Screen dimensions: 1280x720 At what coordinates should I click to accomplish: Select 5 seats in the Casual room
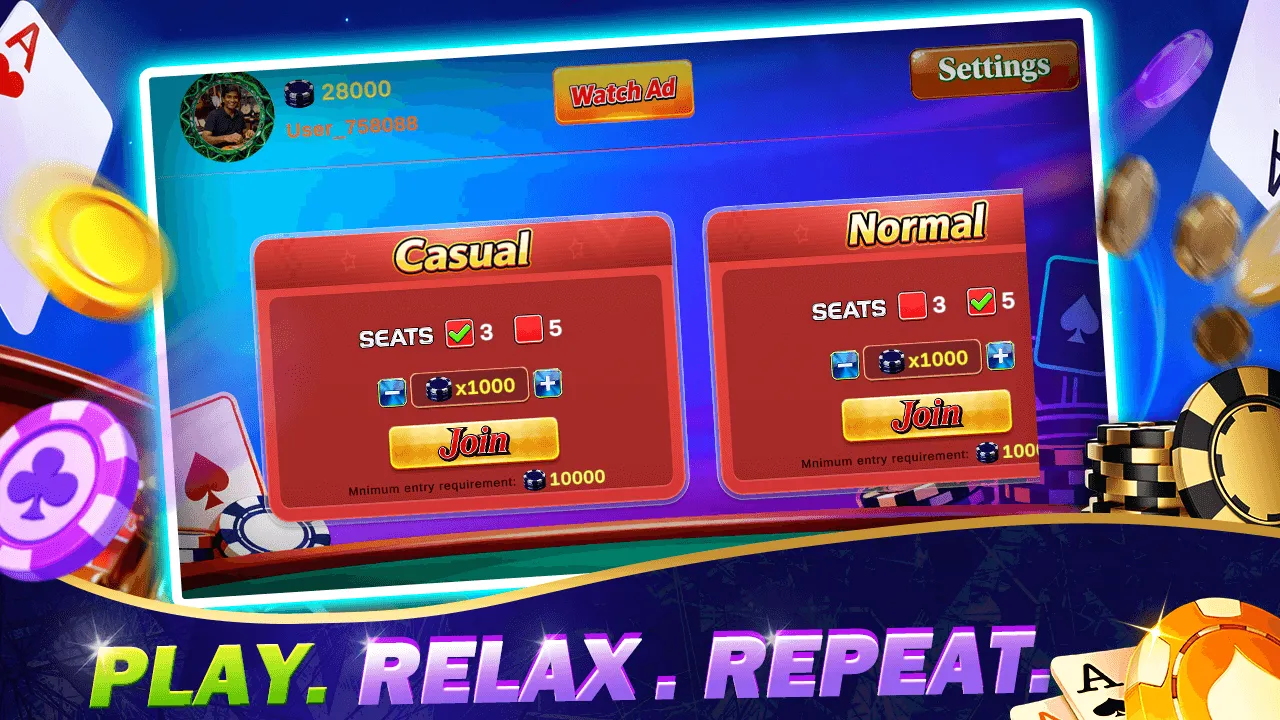click(x=530, y=327)
